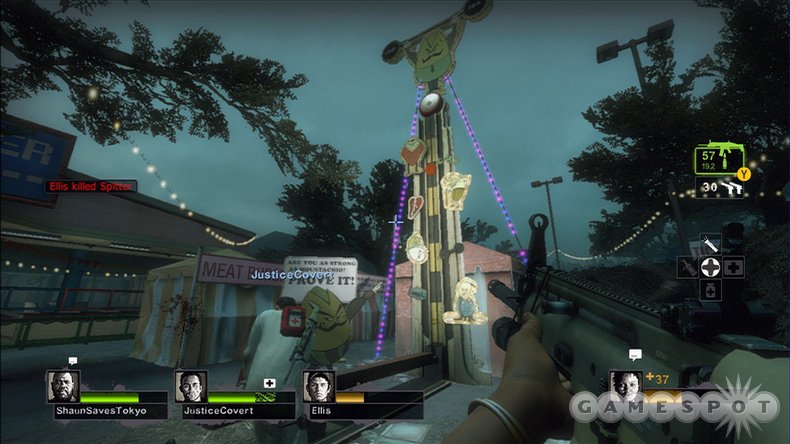Click the "Ellis killed Spitter" kill feed entry
The width and height of the screenshot is (790, 444).
point(91,186)
